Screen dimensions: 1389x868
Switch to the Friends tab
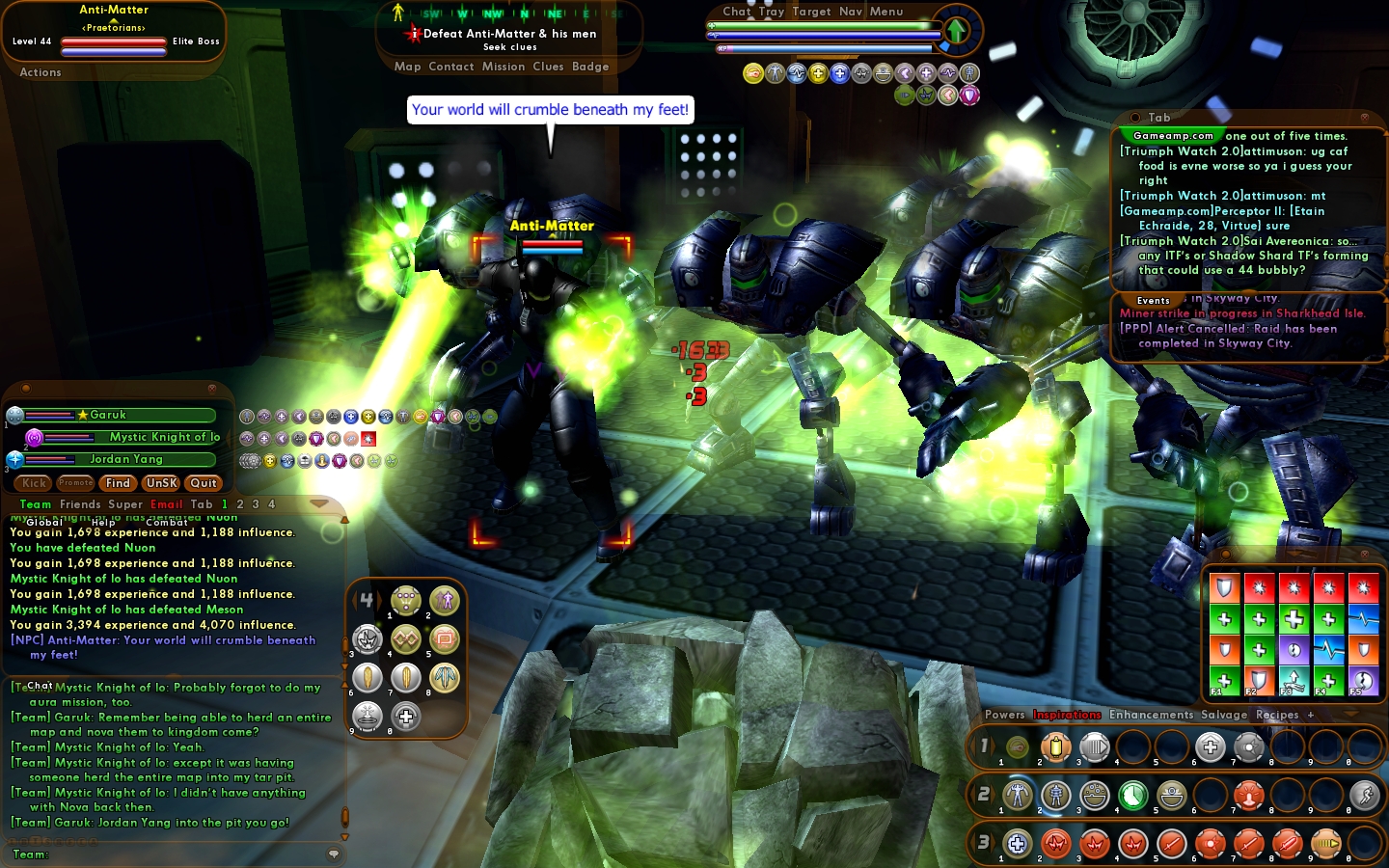point(80,504)
